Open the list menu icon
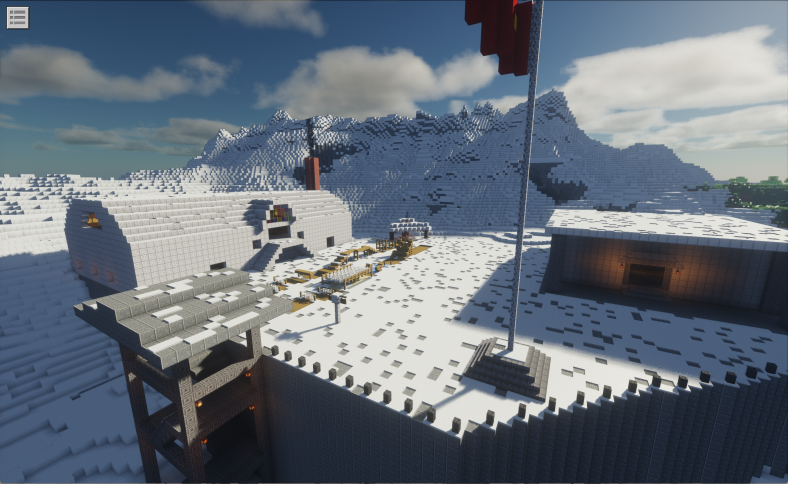788x484 pixels. pyautogui.click(x=17, y=17)
